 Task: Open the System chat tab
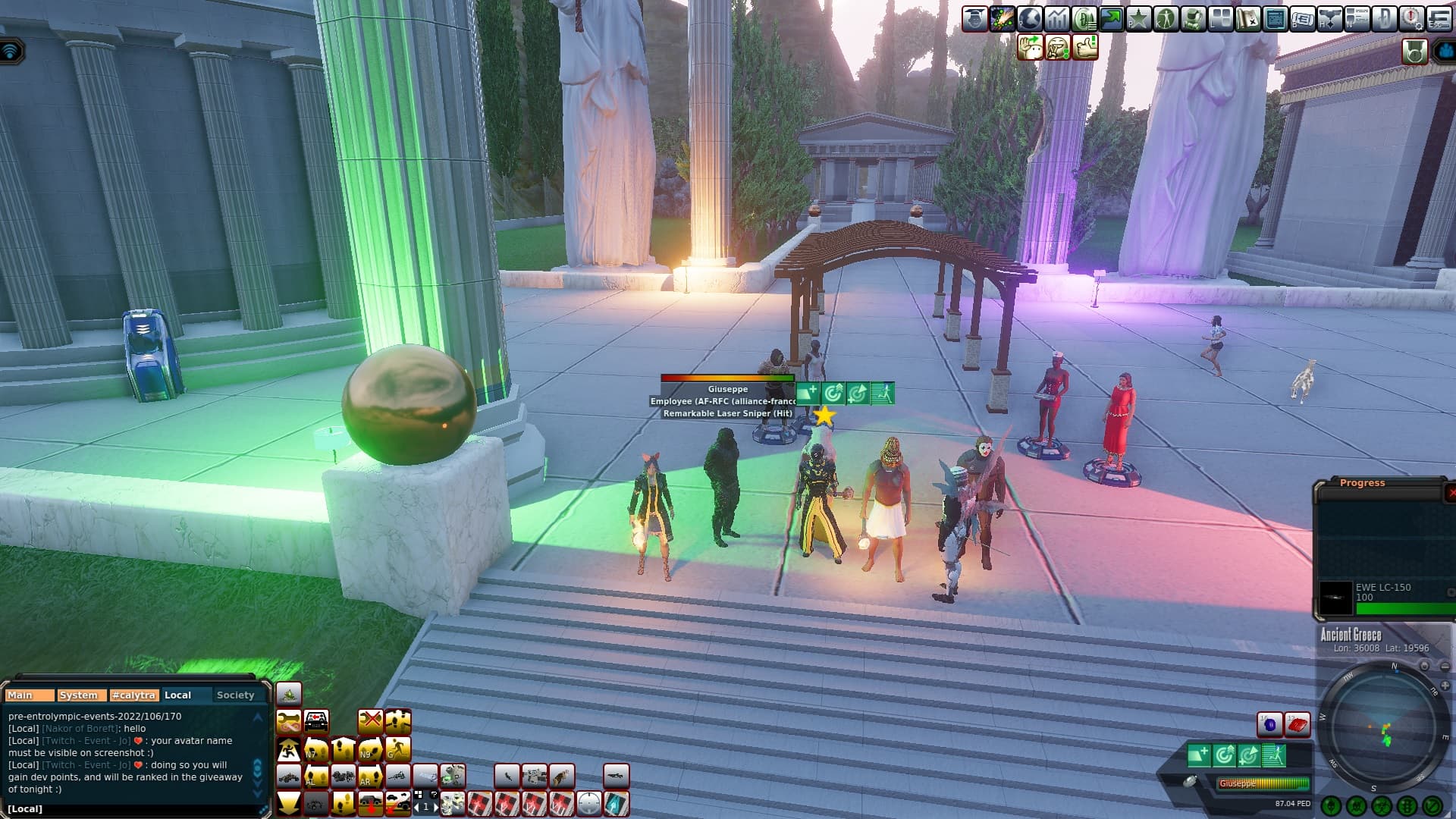(79, 695)
